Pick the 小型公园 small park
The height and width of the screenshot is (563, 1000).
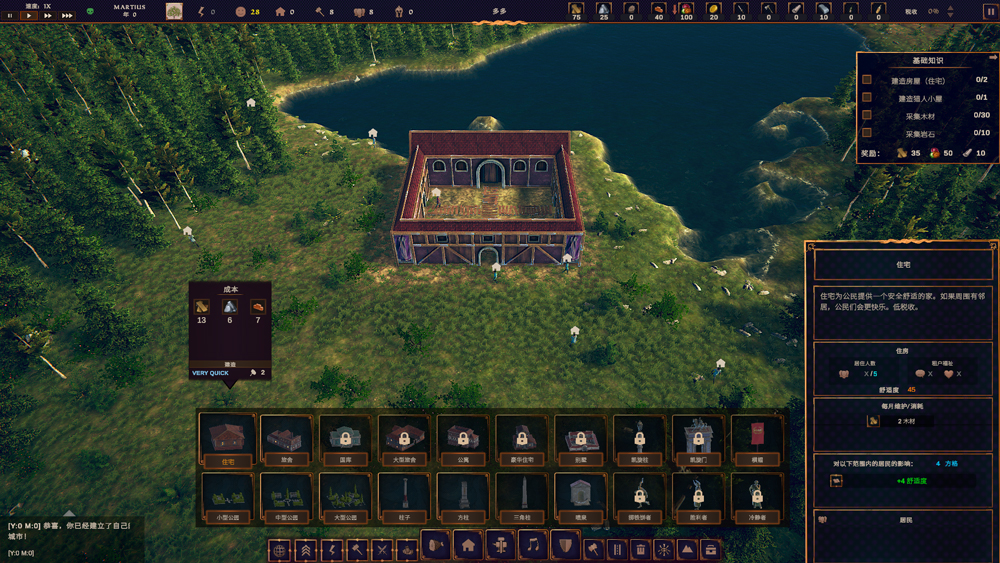pos(227,496)
